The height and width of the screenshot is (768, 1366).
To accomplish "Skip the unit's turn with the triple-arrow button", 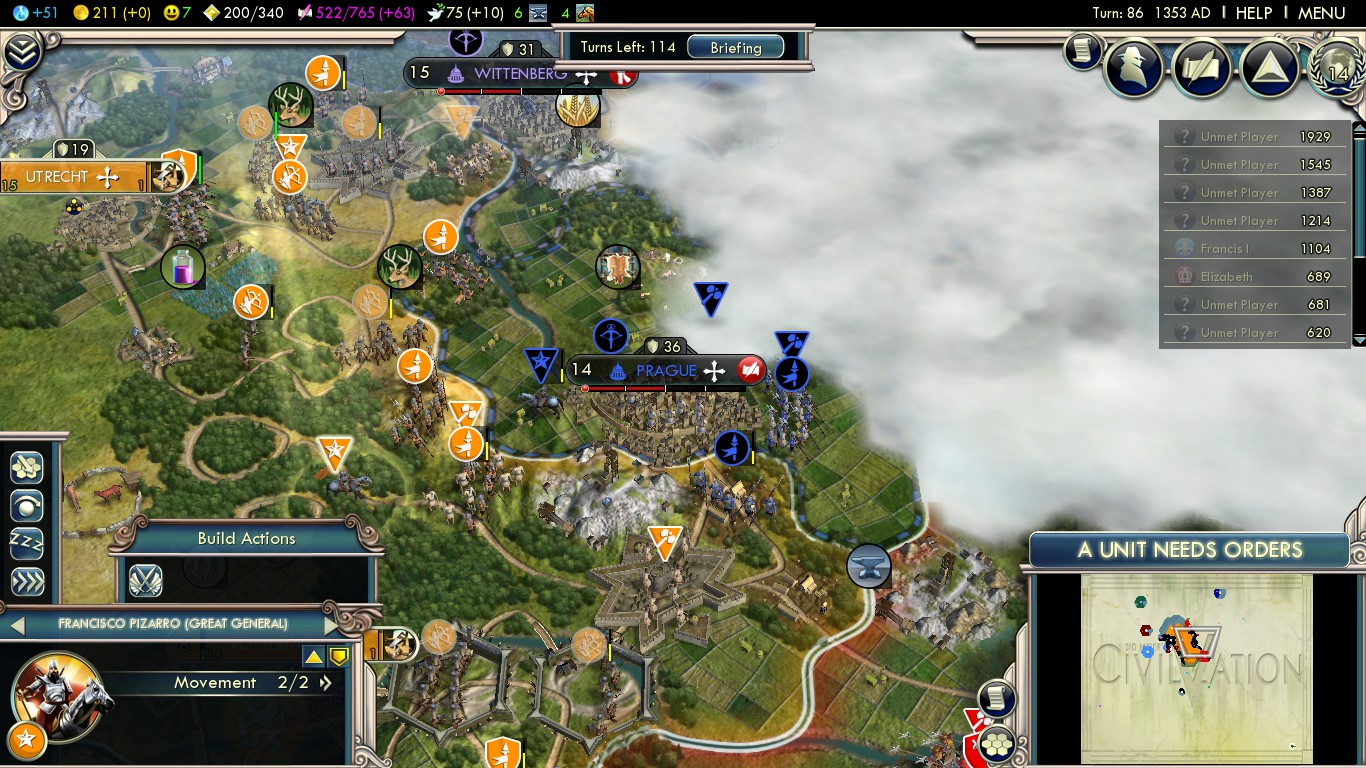I will (26, 581).
